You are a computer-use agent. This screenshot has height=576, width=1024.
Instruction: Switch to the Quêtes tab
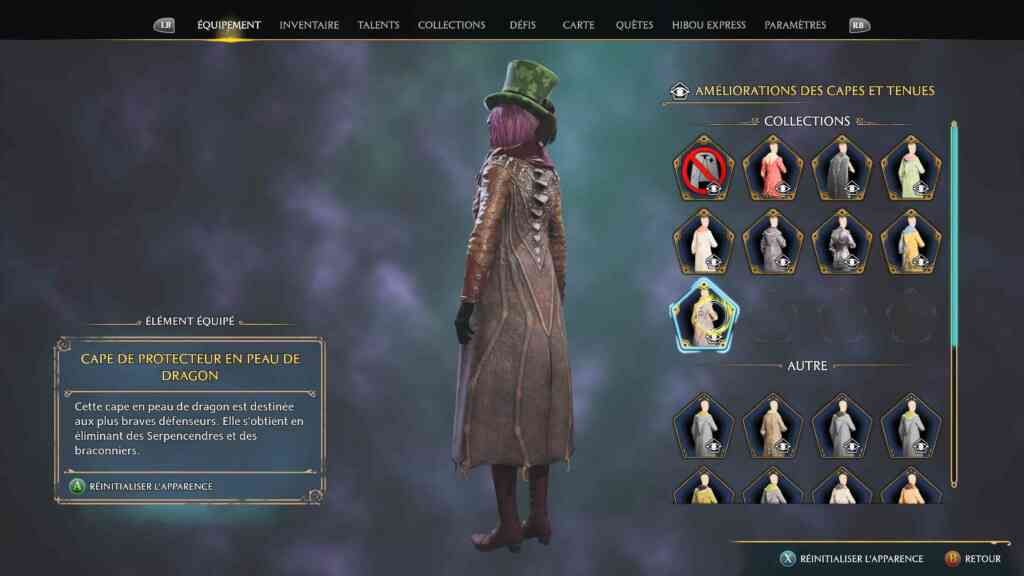(x=634, y=25)
